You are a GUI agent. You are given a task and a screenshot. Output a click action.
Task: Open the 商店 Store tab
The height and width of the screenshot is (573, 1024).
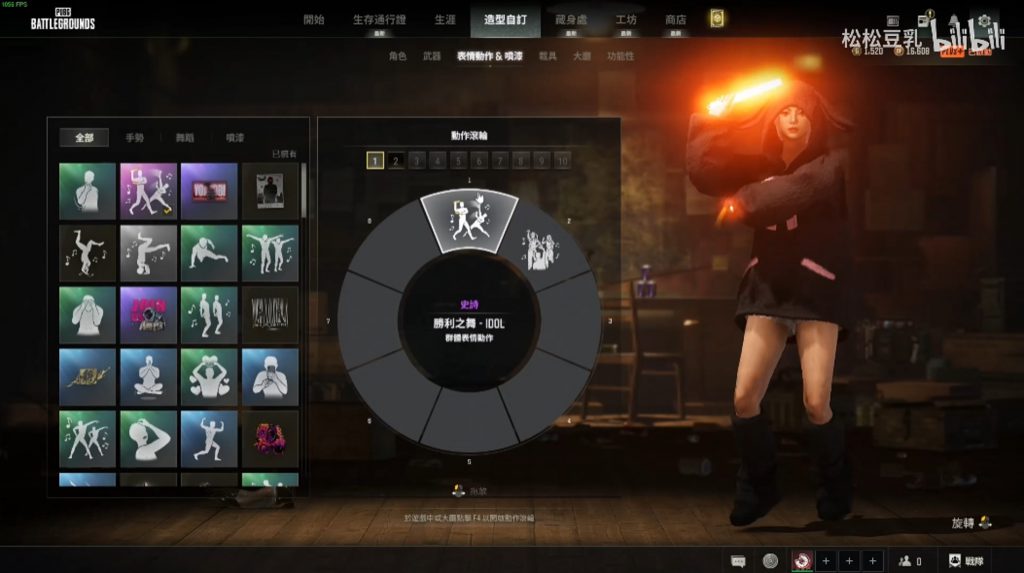pyautogui.click(x=676, y=19)
